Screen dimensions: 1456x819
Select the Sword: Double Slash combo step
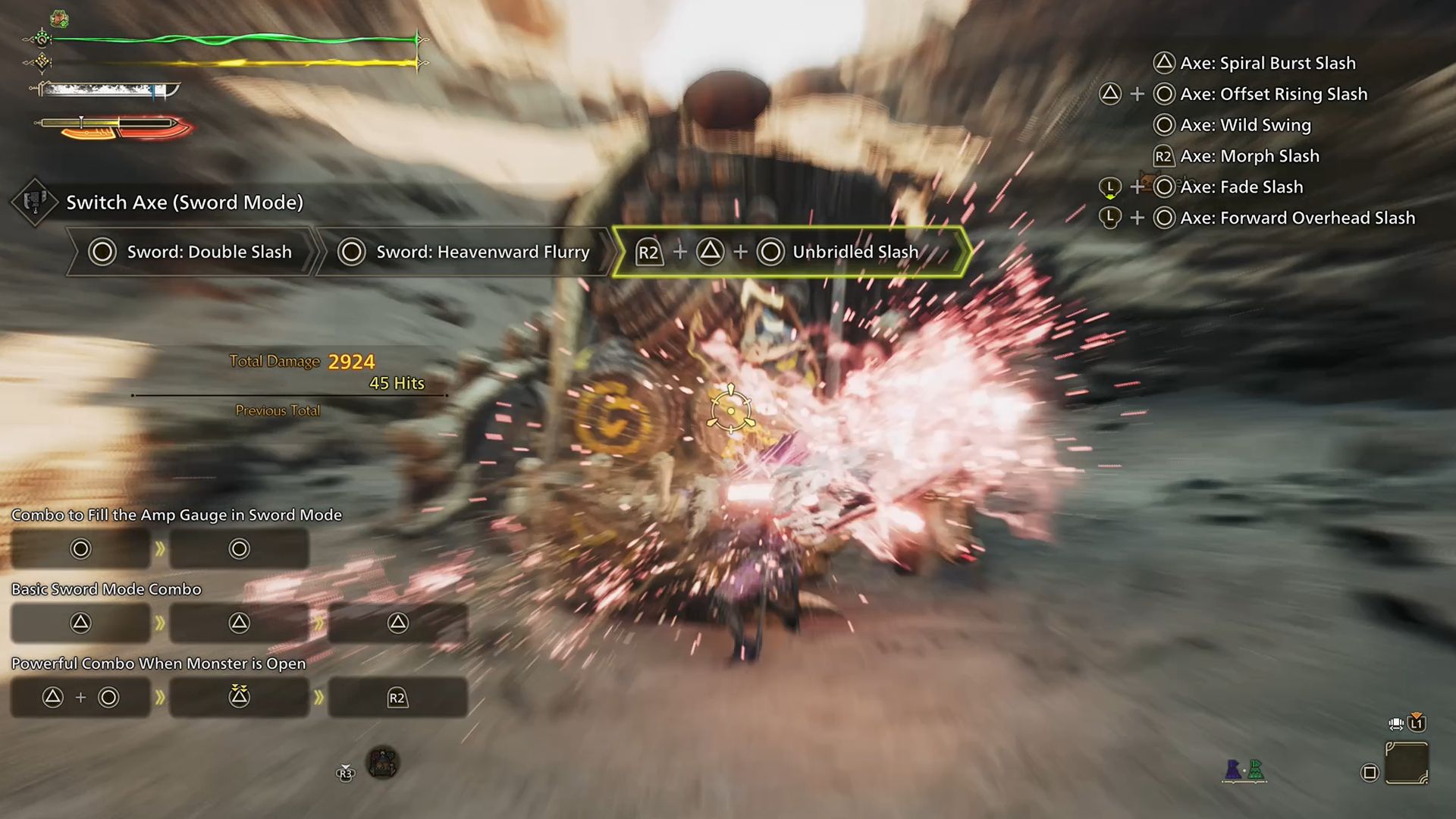[x=191, y=252]
